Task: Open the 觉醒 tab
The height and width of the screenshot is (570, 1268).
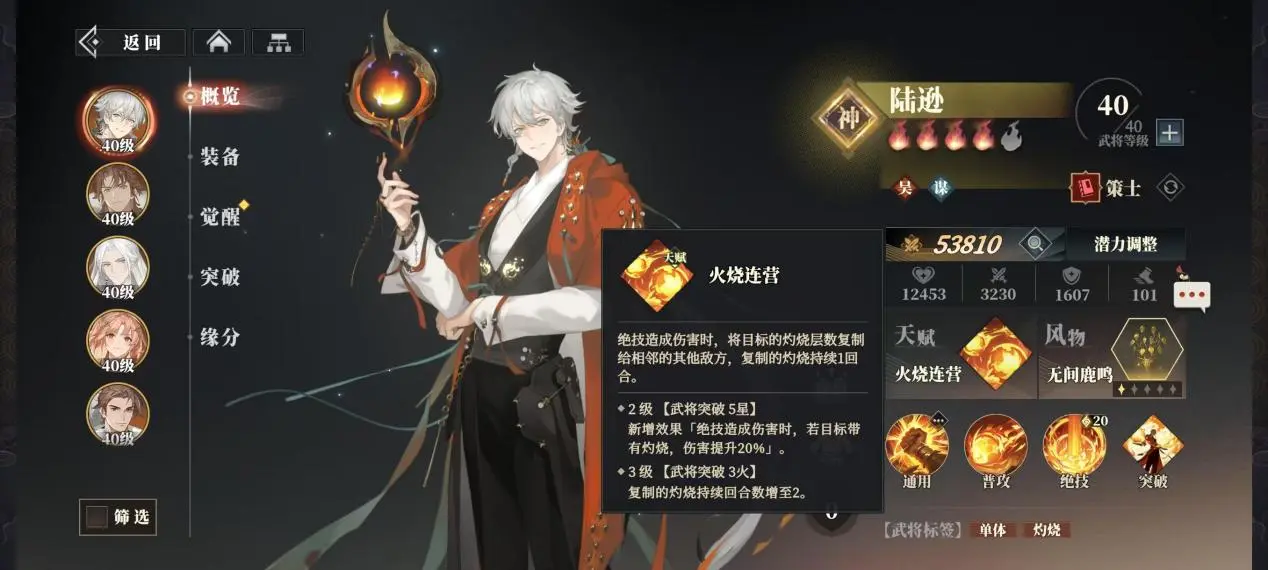Action: tap(220, 217)
